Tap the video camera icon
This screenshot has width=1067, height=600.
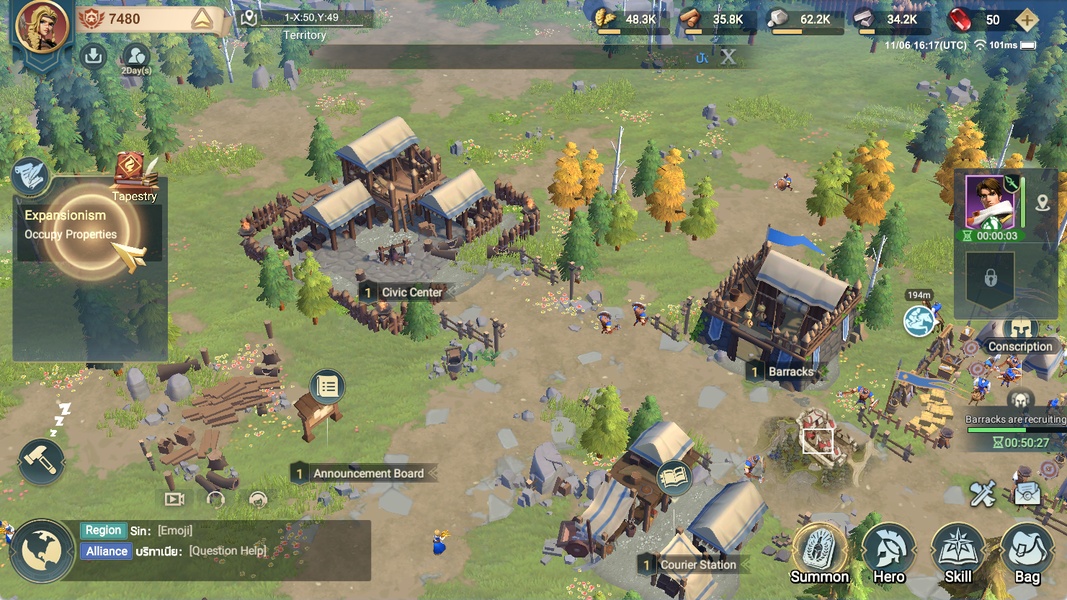point(175,498)
